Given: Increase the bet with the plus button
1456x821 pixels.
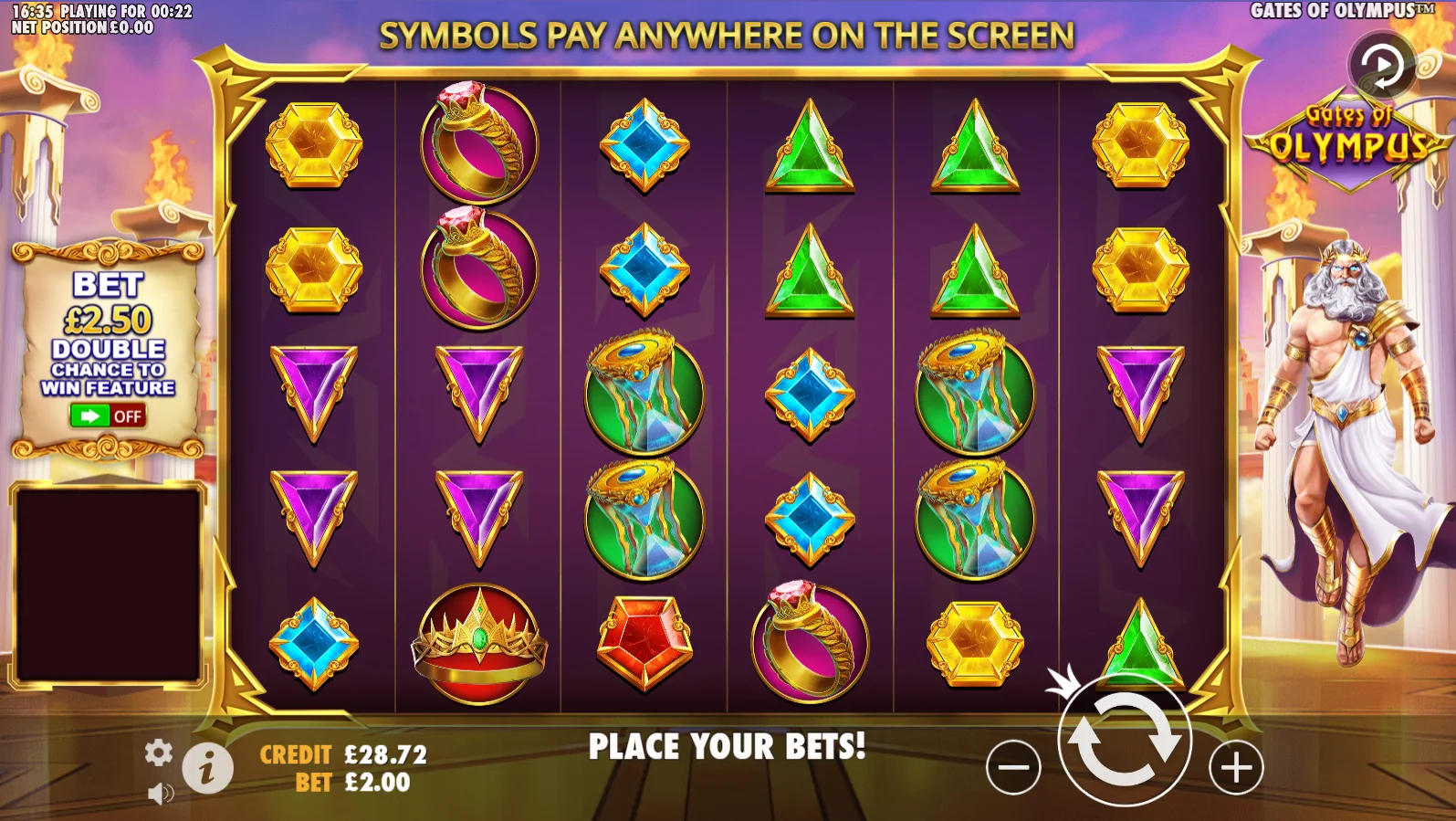Looking at the screenshot, I should pyautogui.click(x=1237, y=767).
